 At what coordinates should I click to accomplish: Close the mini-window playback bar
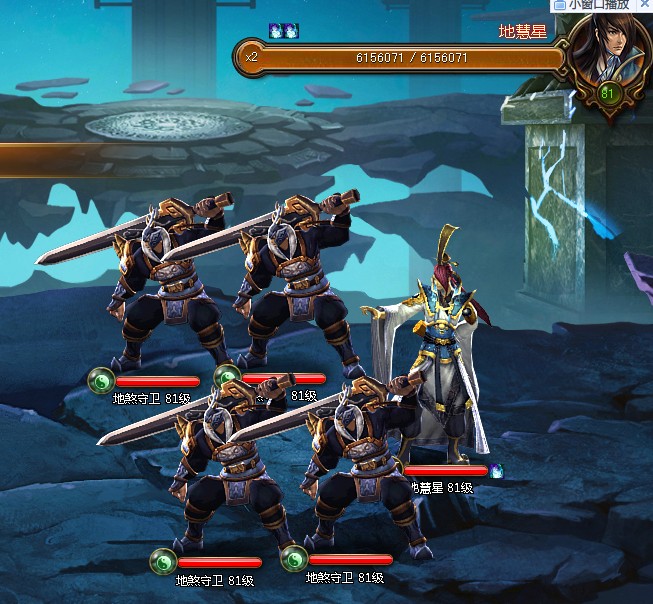point(643,6)
